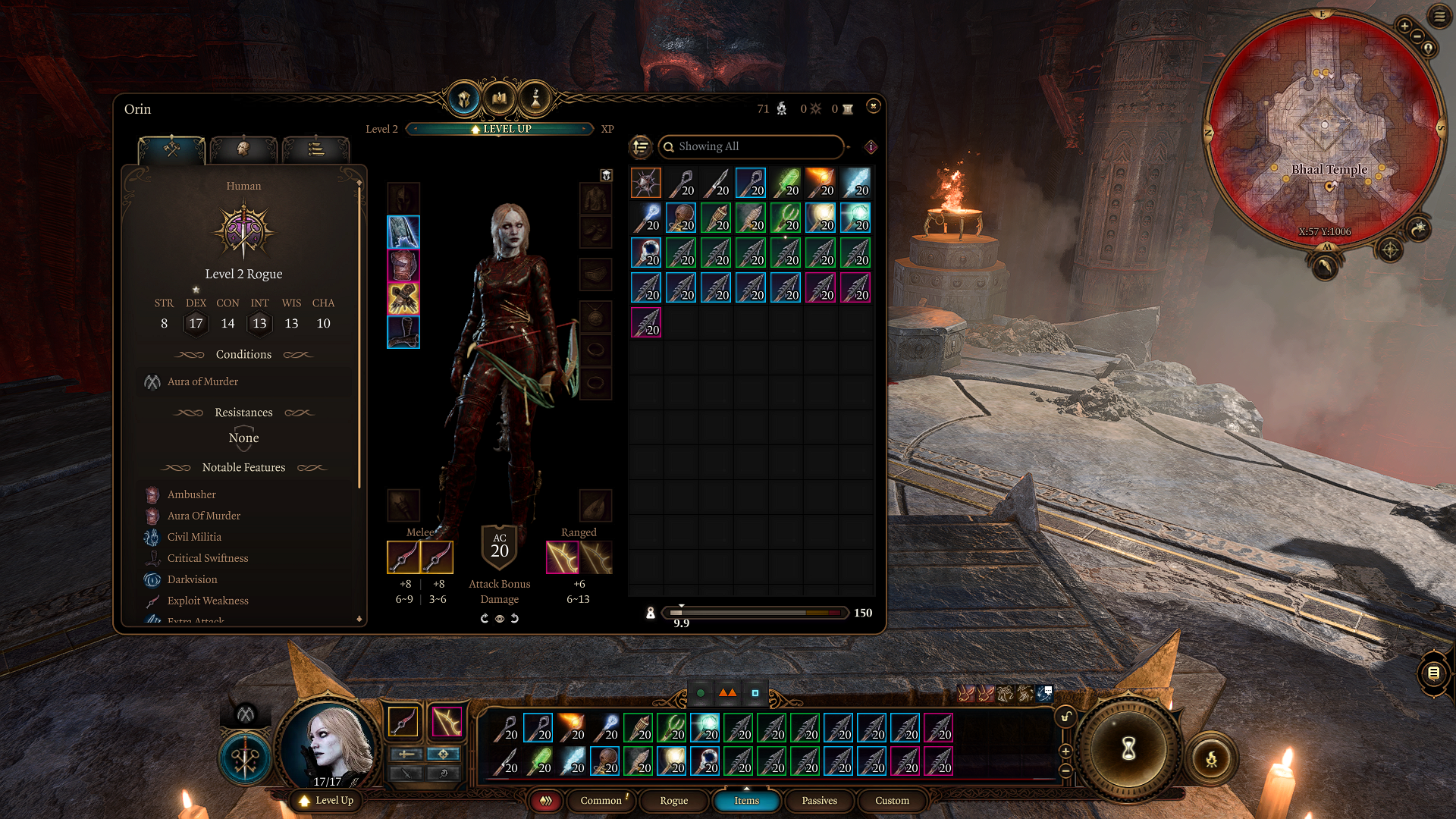Click the Level Up button under portrait
Image resolution: width=1456 pixels, height=819 pixels.
326,801
